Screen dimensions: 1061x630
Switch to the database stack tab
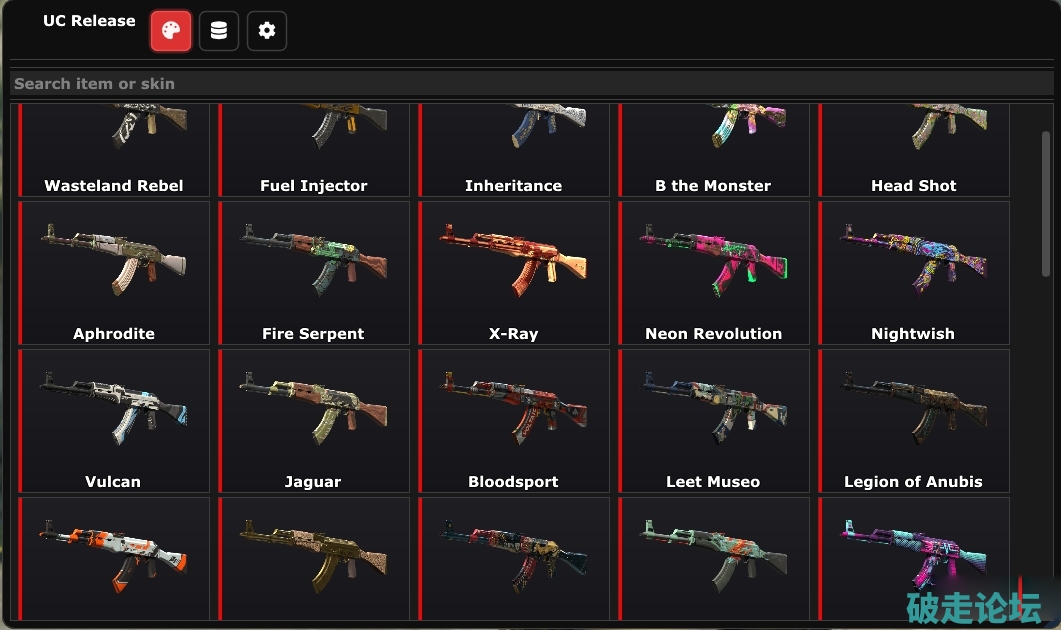[219, 31]
